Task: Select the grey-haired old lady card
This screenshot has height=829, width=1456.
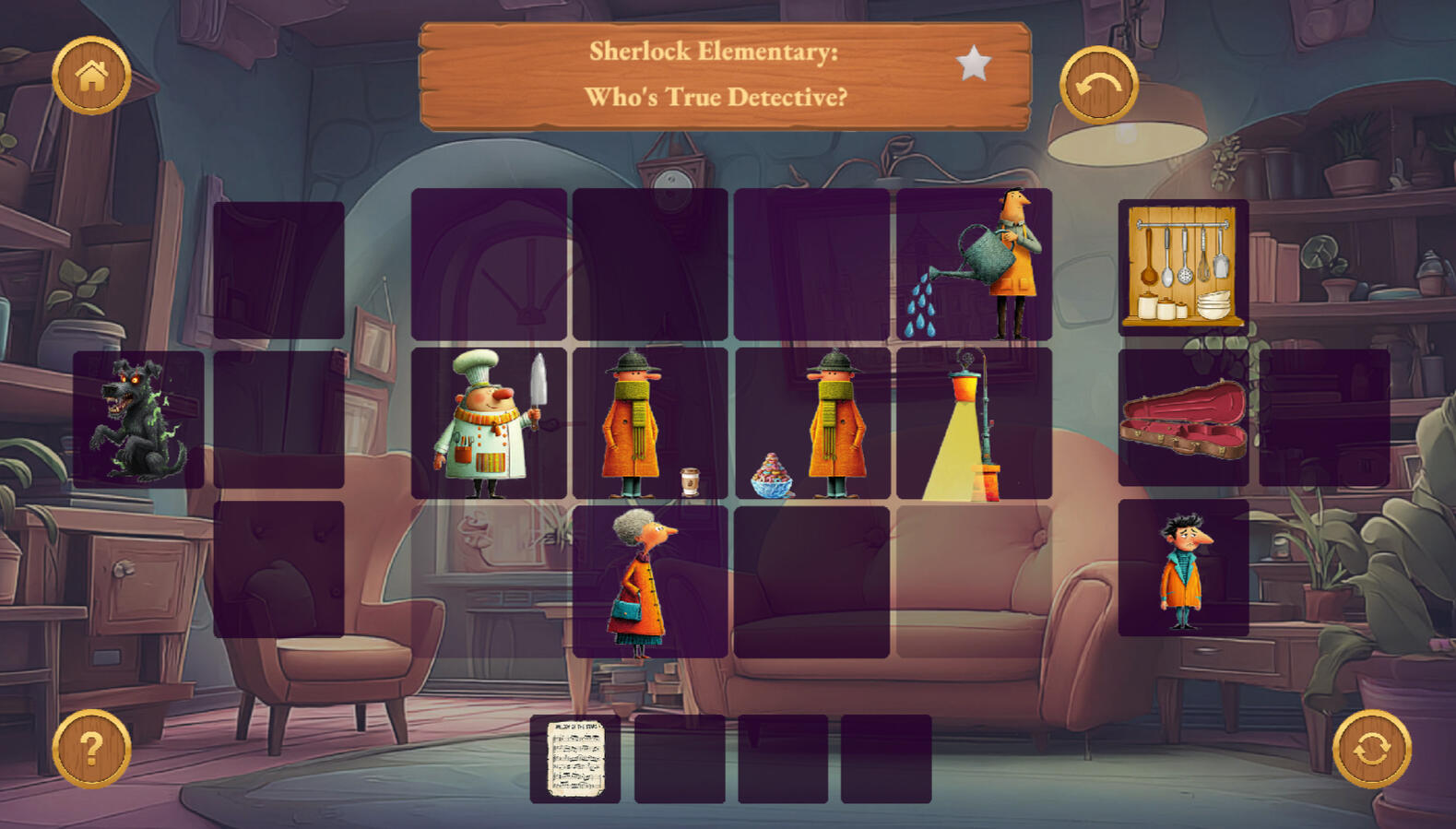Action: [x=650, y=582]
